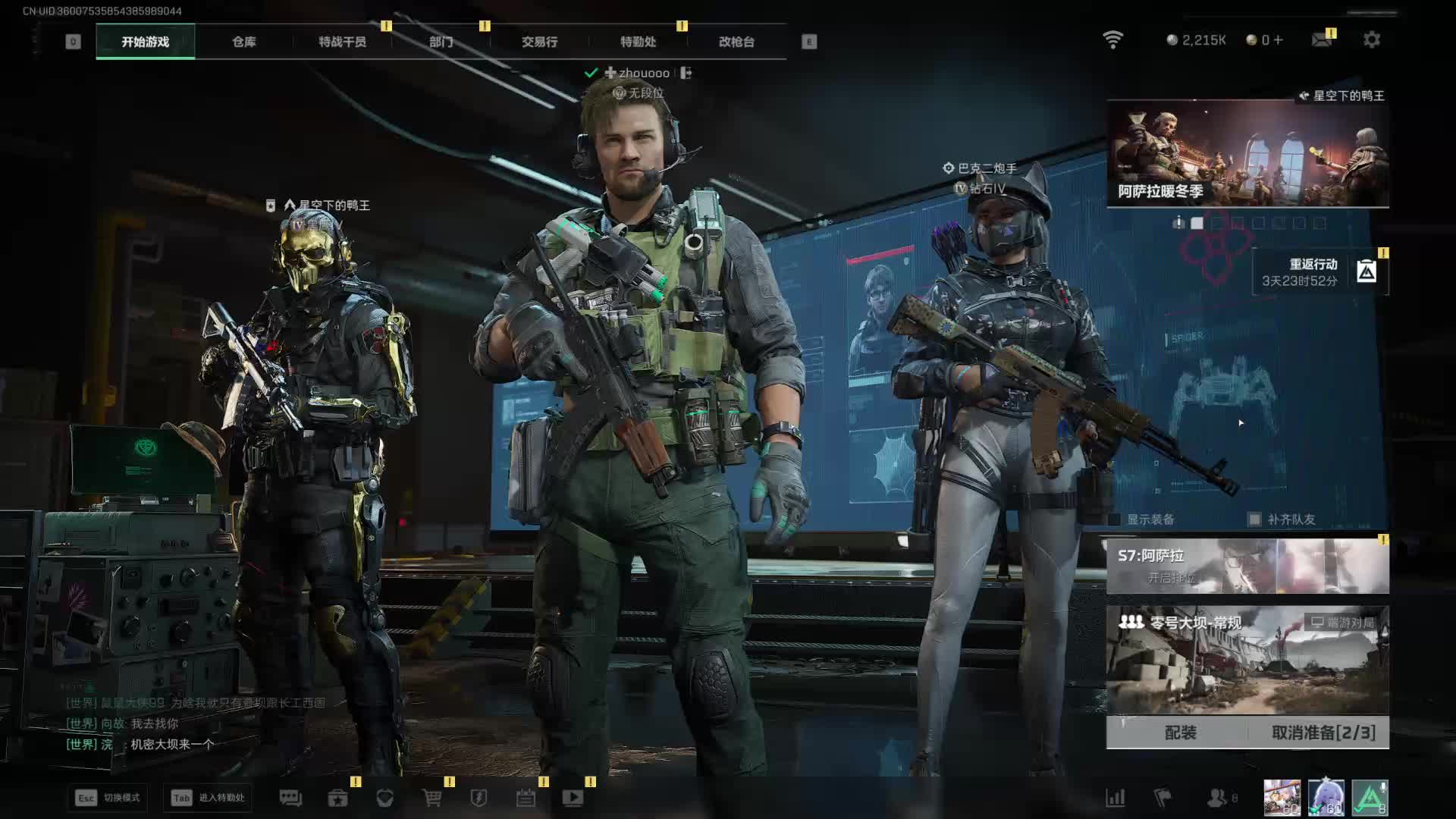Image resolution: width=1456 pixels, height=819 pixels.
Task: Select the 零号大坝-常规 map card
Action: click(x=1247, y=660)
